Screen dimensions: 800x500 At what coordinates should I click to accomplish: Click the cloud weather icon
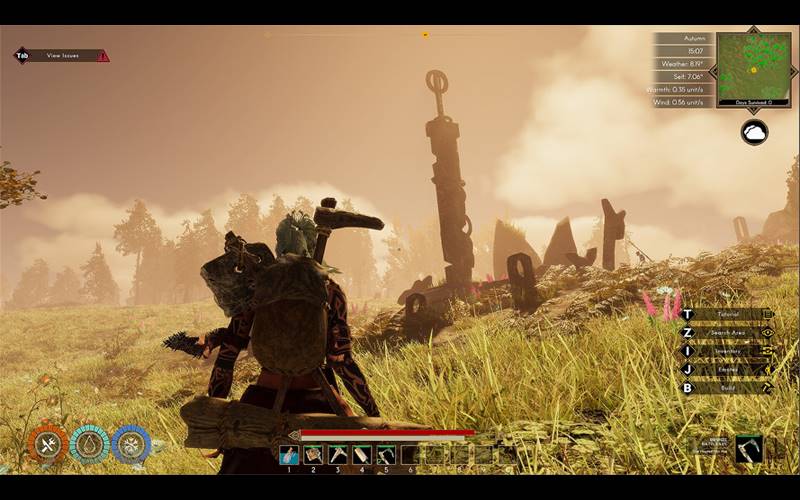[x=754, y=132]
